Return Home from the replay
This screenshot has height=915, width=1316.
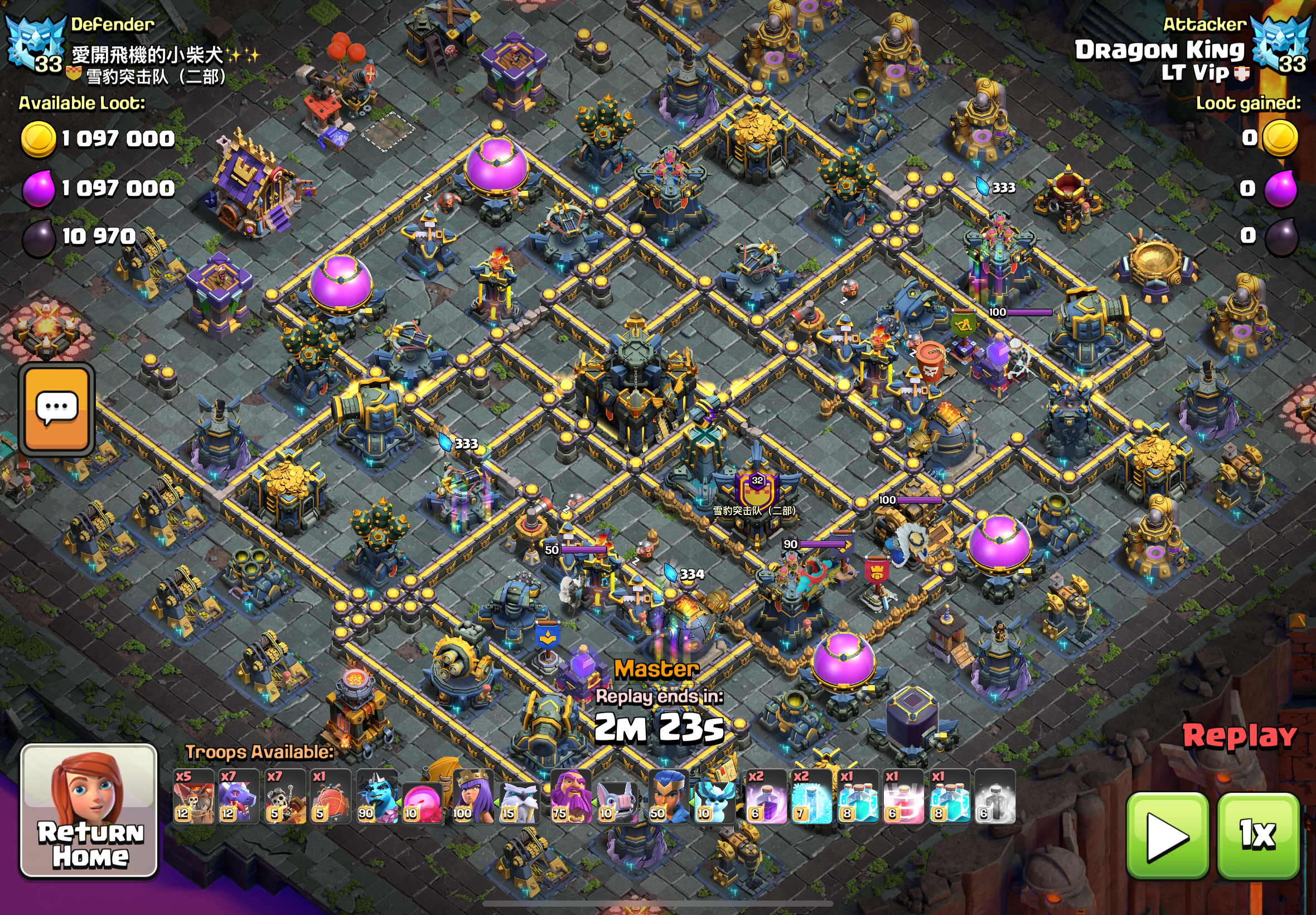(x=89, y=810)
